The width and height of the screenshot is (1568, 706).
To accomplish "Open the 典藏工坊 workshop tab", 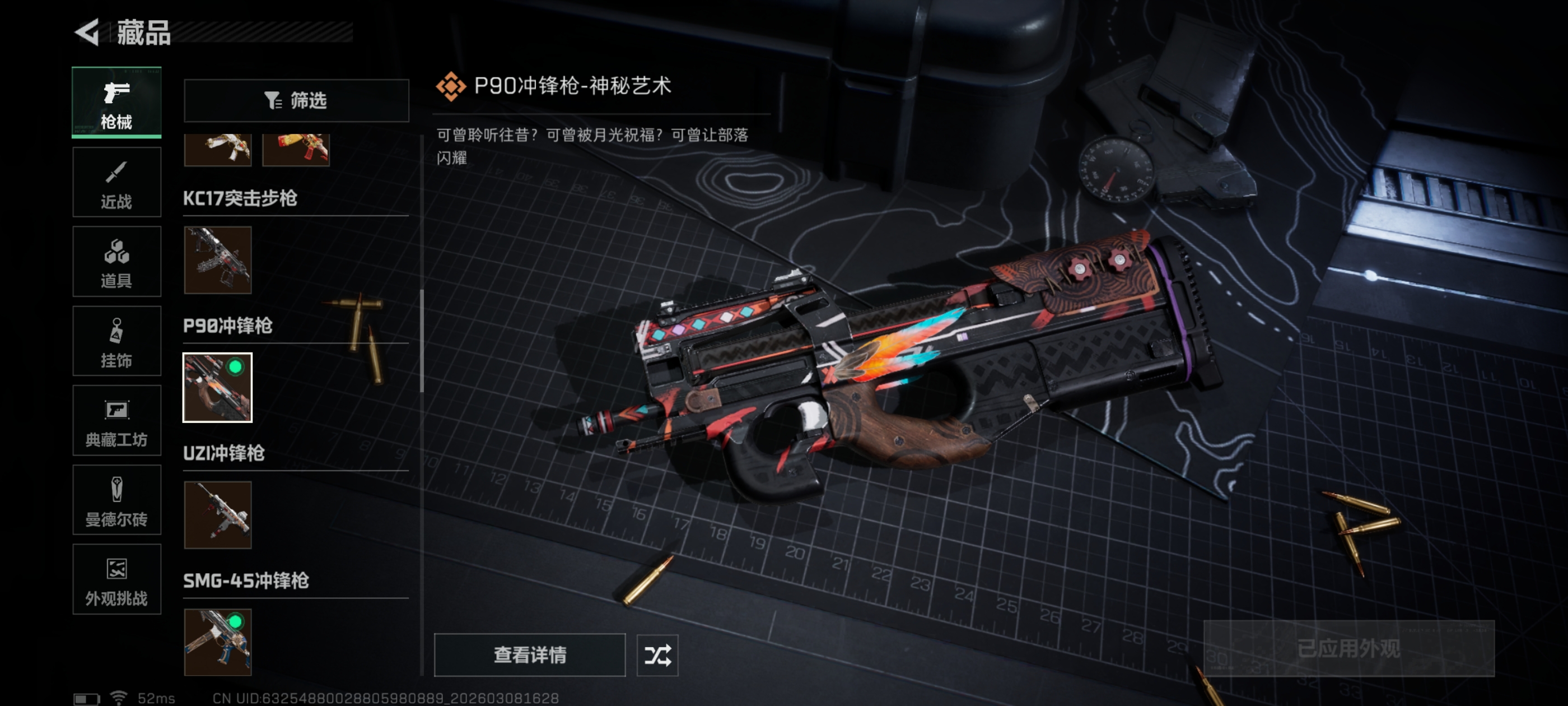I will coord(116,421).
